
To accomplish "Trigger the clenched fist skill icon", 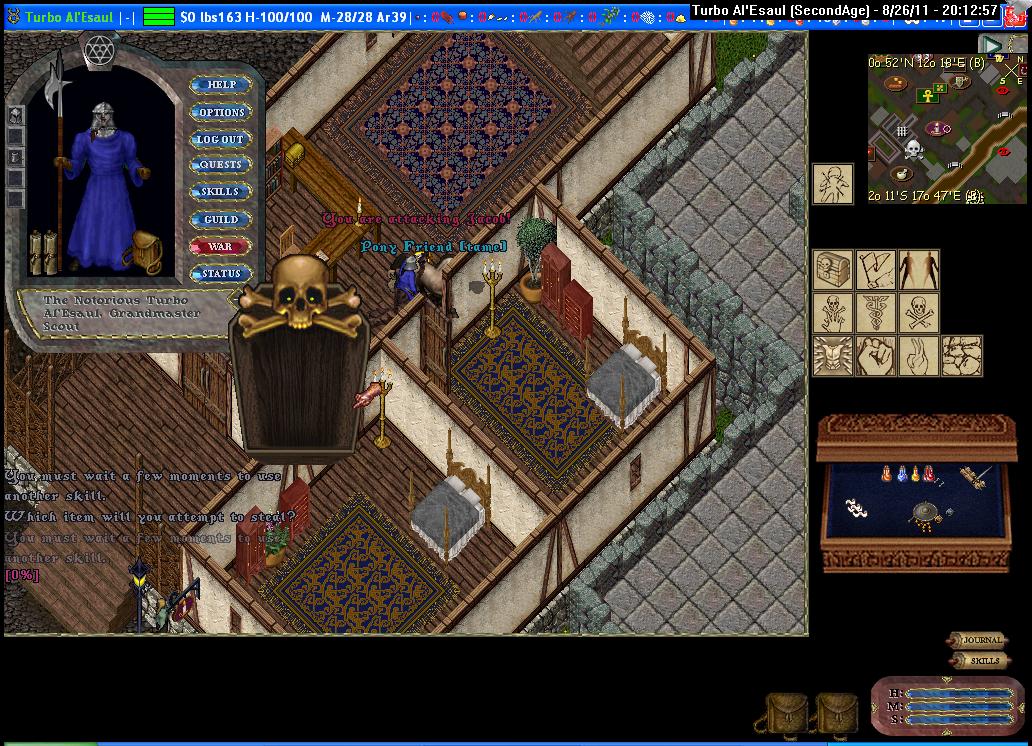I will click(x=875, y=355).
